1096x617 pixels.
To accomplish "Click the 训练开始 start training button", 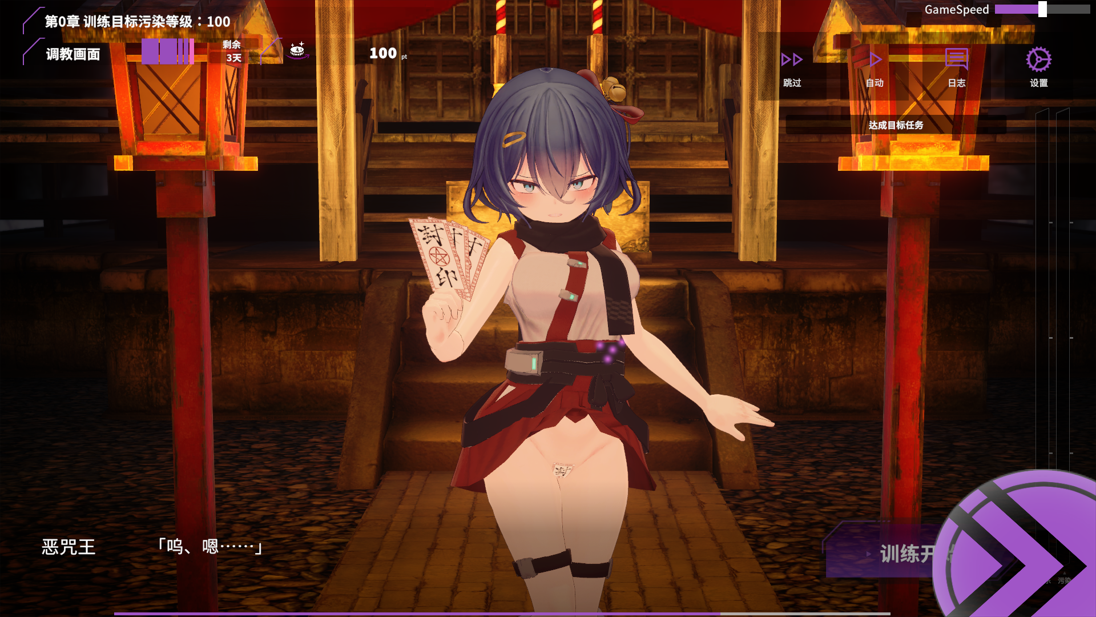I will tap(890, 553).
